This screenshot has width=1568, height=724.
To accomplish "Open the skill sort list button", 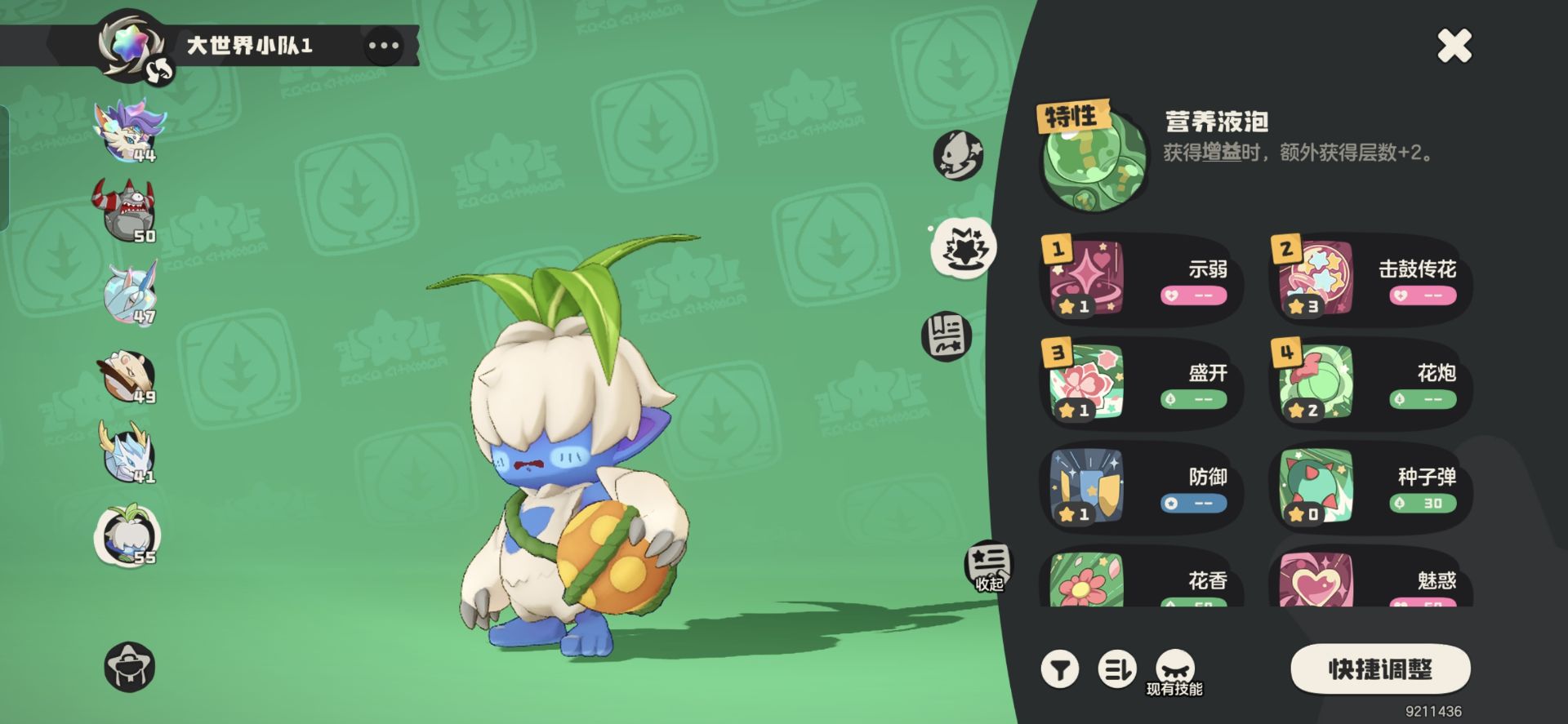I will click(1116, 670).
